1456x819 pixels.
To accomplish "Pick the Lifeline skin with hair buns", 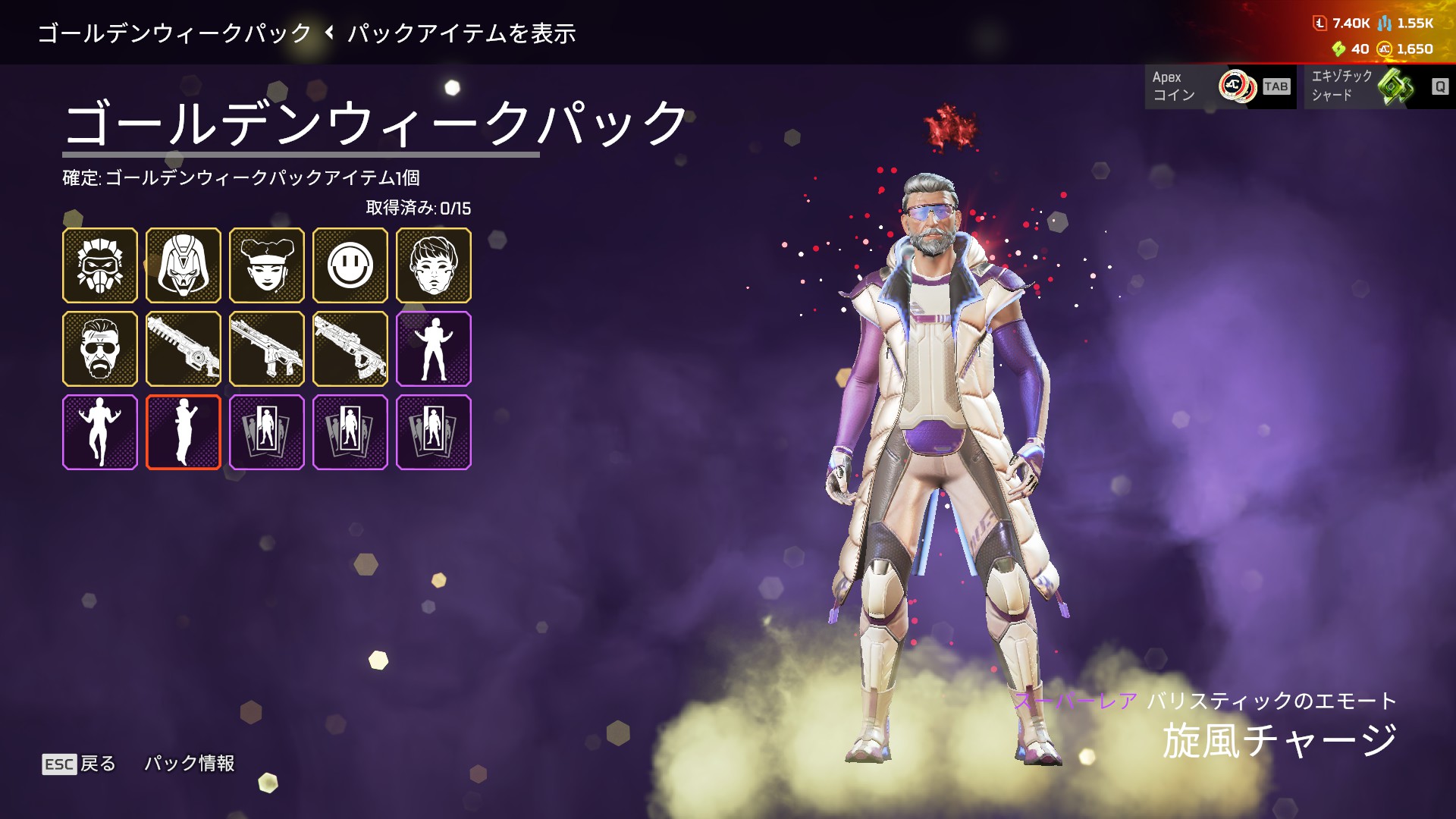I will [x=267, y=265].
